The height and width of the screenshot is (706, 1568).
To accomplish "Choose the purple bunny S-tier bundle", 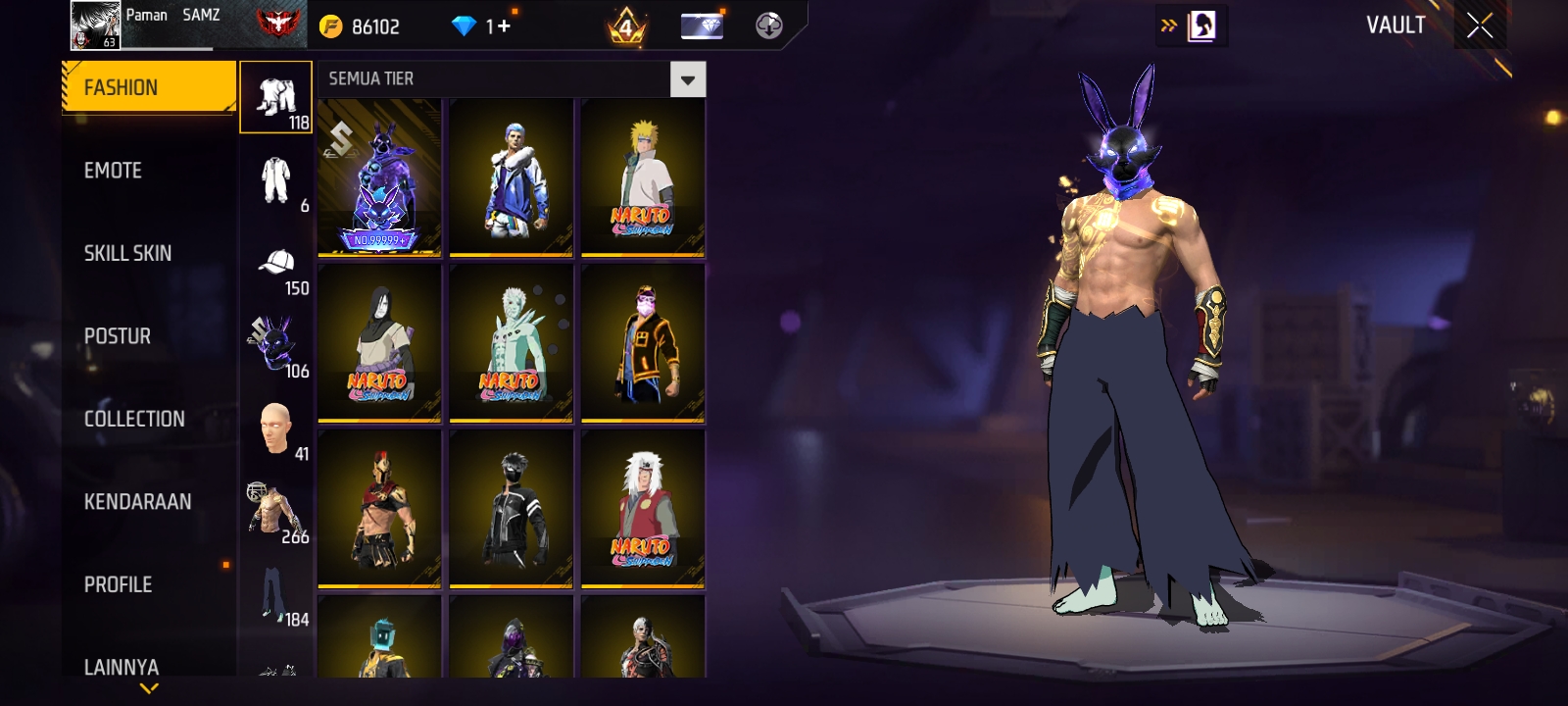I will click(x=379, y=177).
